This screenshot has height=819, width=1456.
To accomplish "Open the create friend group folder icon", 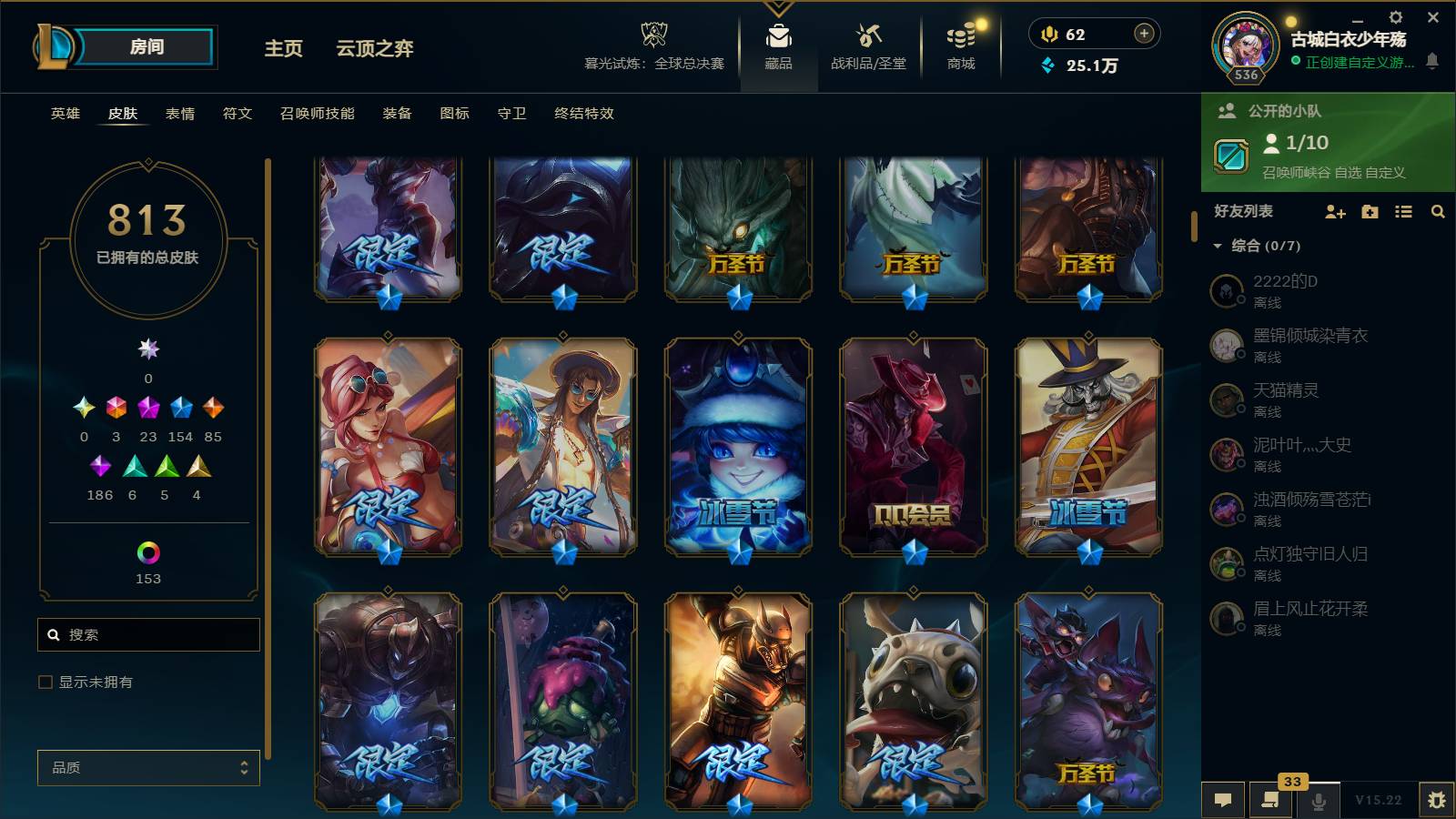I will (x=1369, y=212).
